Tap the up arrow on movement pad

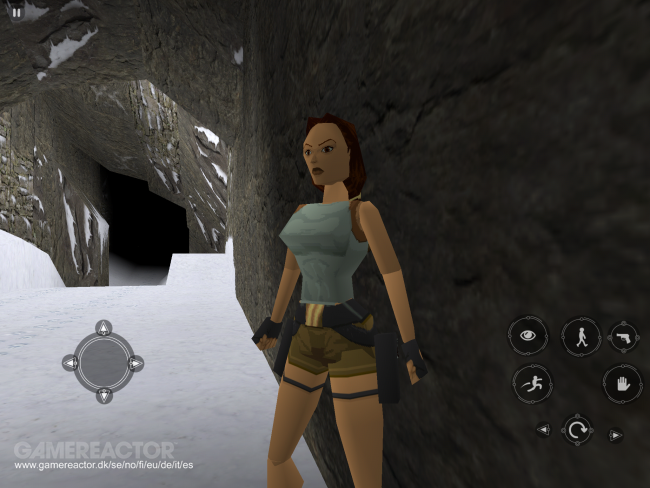104,328
